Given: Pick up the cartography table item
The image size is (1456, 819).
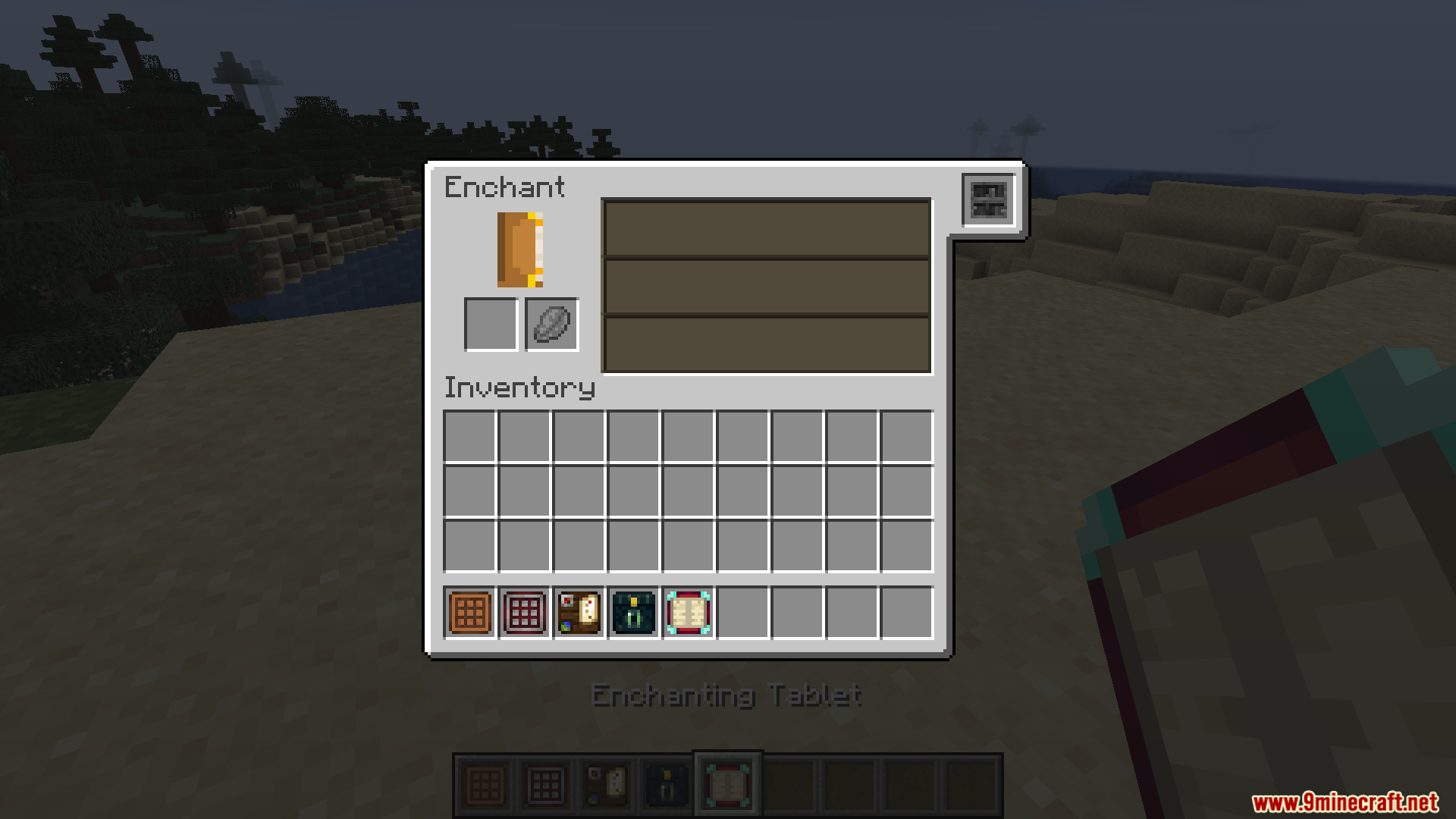Looking at the screenshot, I should 579,613.
